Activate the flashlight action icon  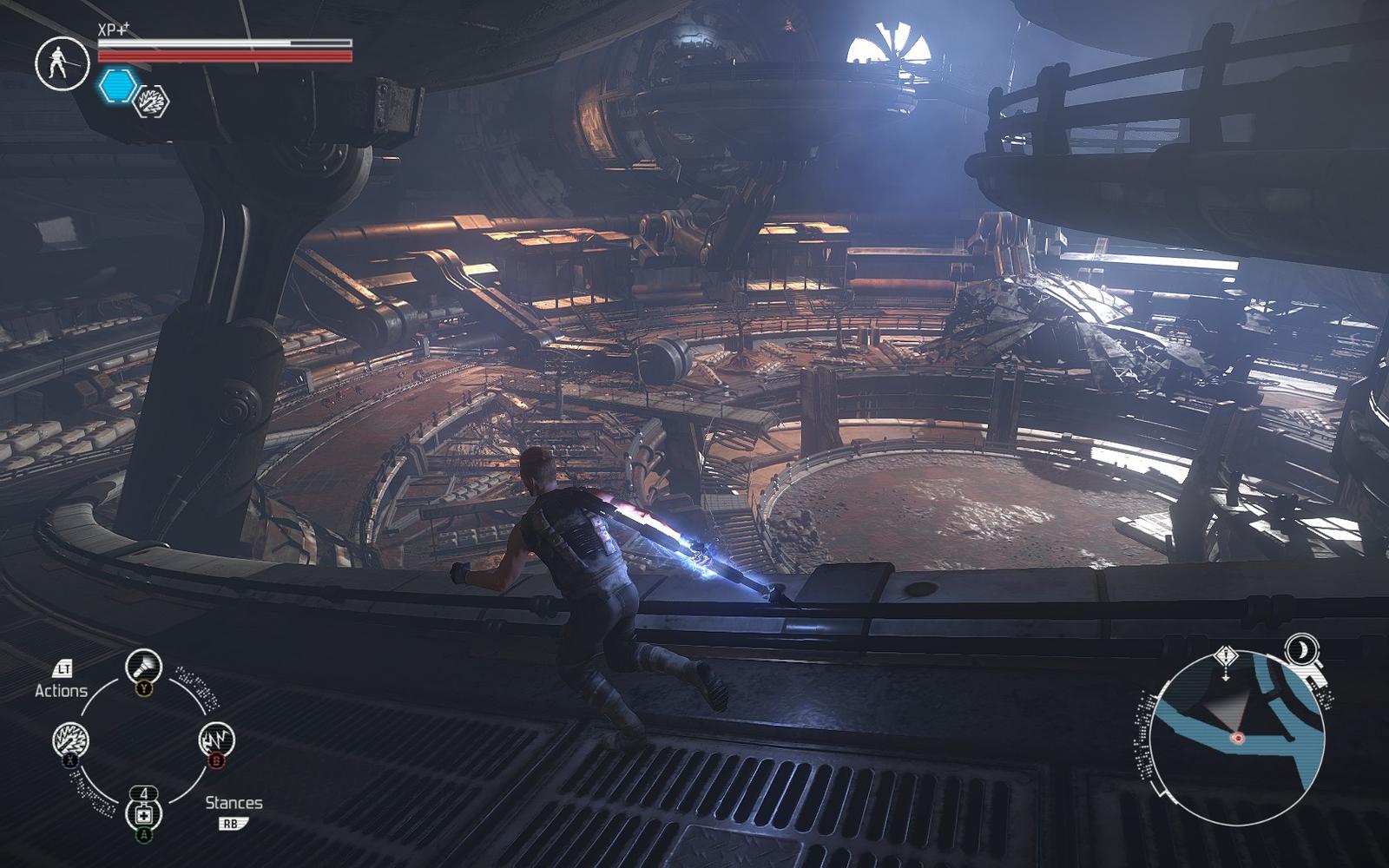tap(143, 667)
